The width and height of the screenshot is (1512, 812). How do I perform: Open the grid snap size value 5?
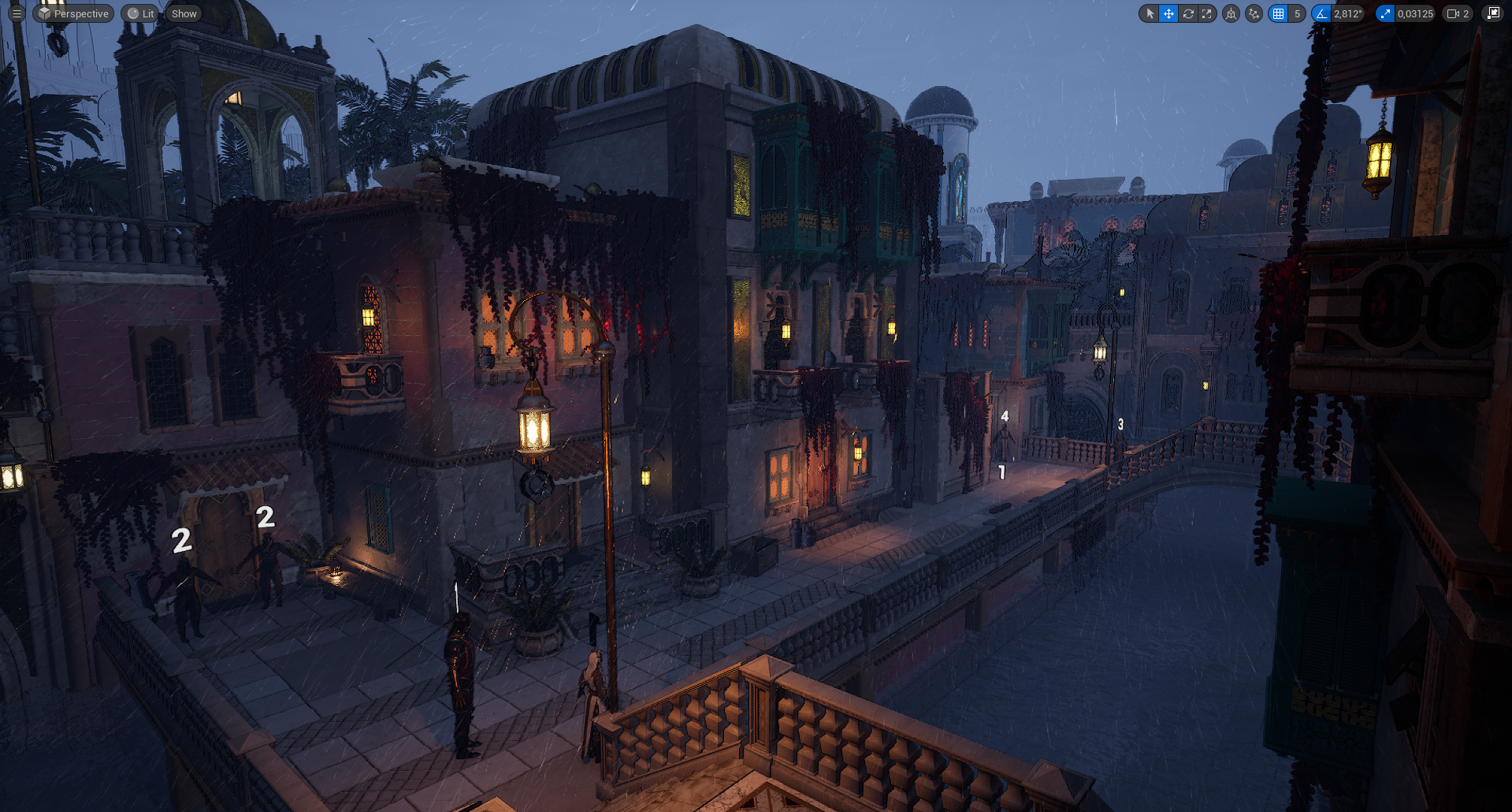(1297, 13)
